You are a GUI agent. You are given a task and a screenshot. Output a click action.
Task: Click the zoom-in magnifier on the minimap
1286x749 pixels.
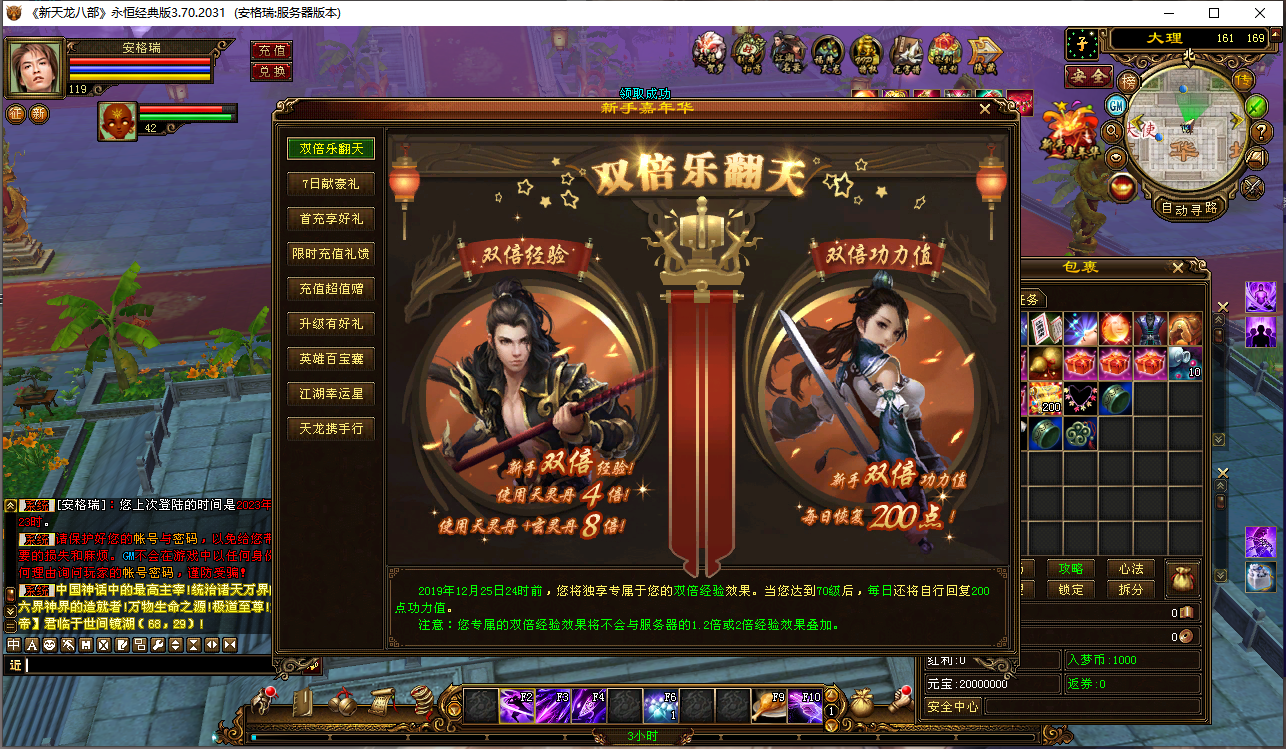pos(1113,131)
